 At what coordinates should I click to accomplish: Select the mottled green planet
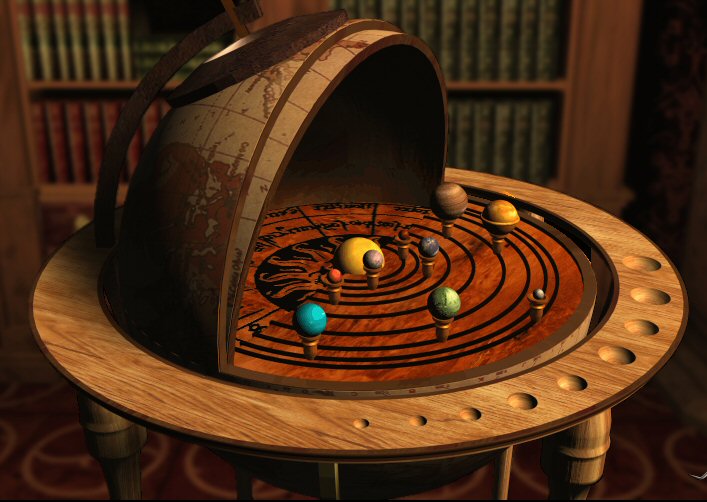[443, 302]
